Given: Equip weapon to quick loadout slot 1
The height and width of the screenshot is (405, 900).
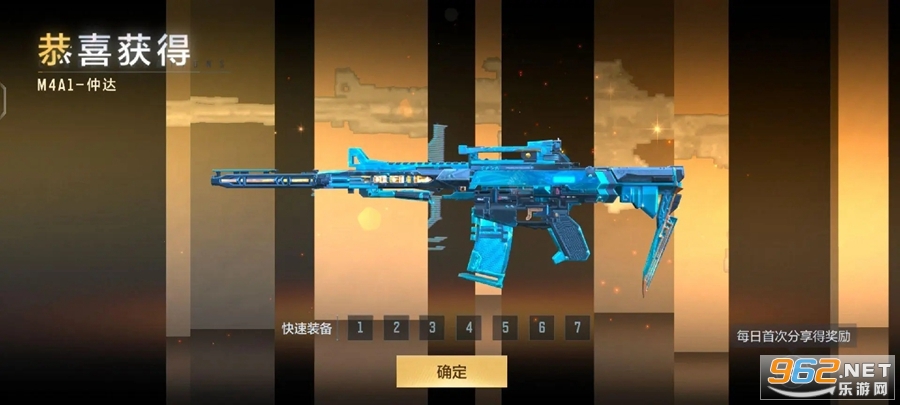Looking at the screenshot, I should click(360, 327).
